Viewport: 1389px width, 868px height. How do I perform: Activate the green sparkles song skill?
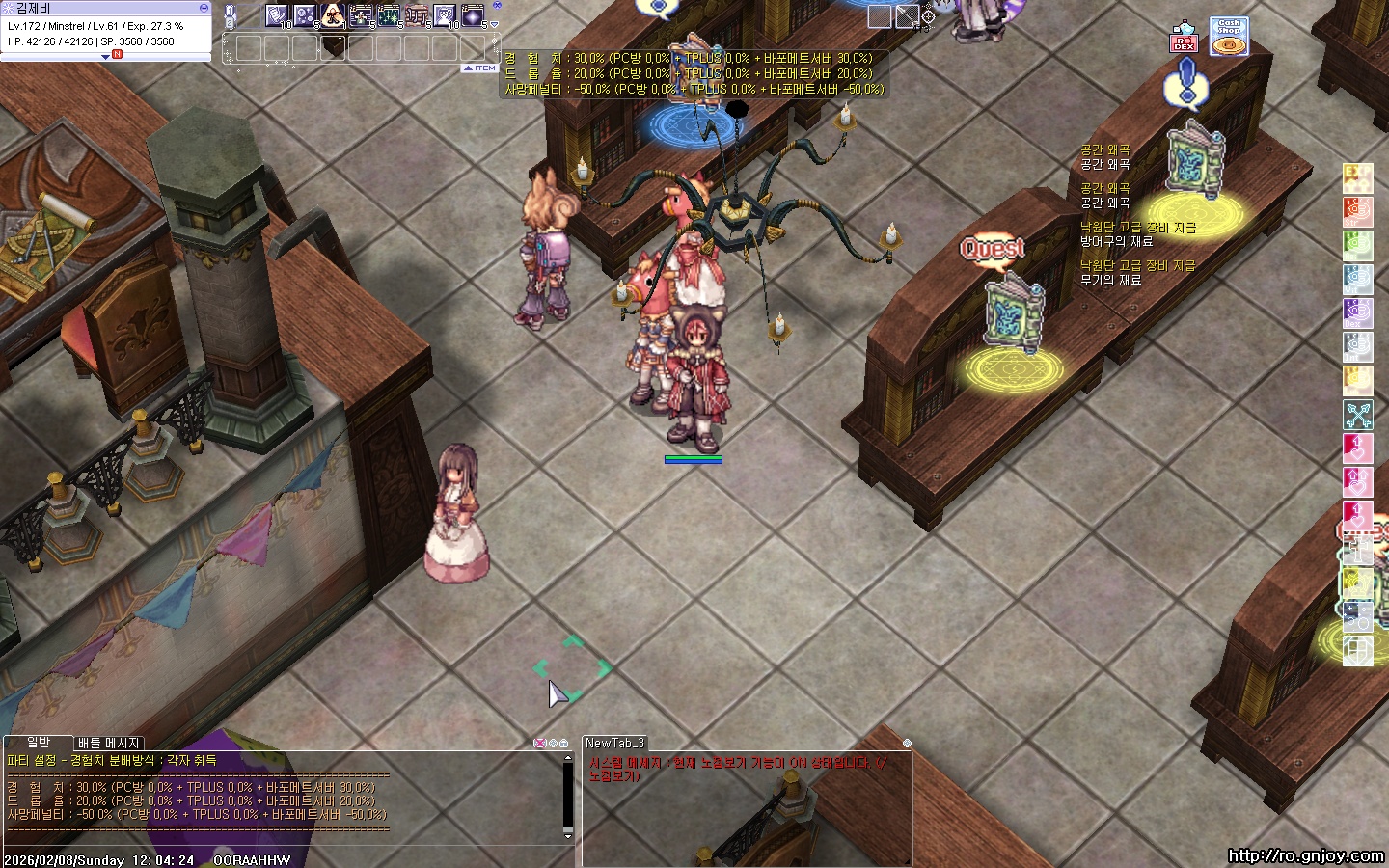[389, 15]
